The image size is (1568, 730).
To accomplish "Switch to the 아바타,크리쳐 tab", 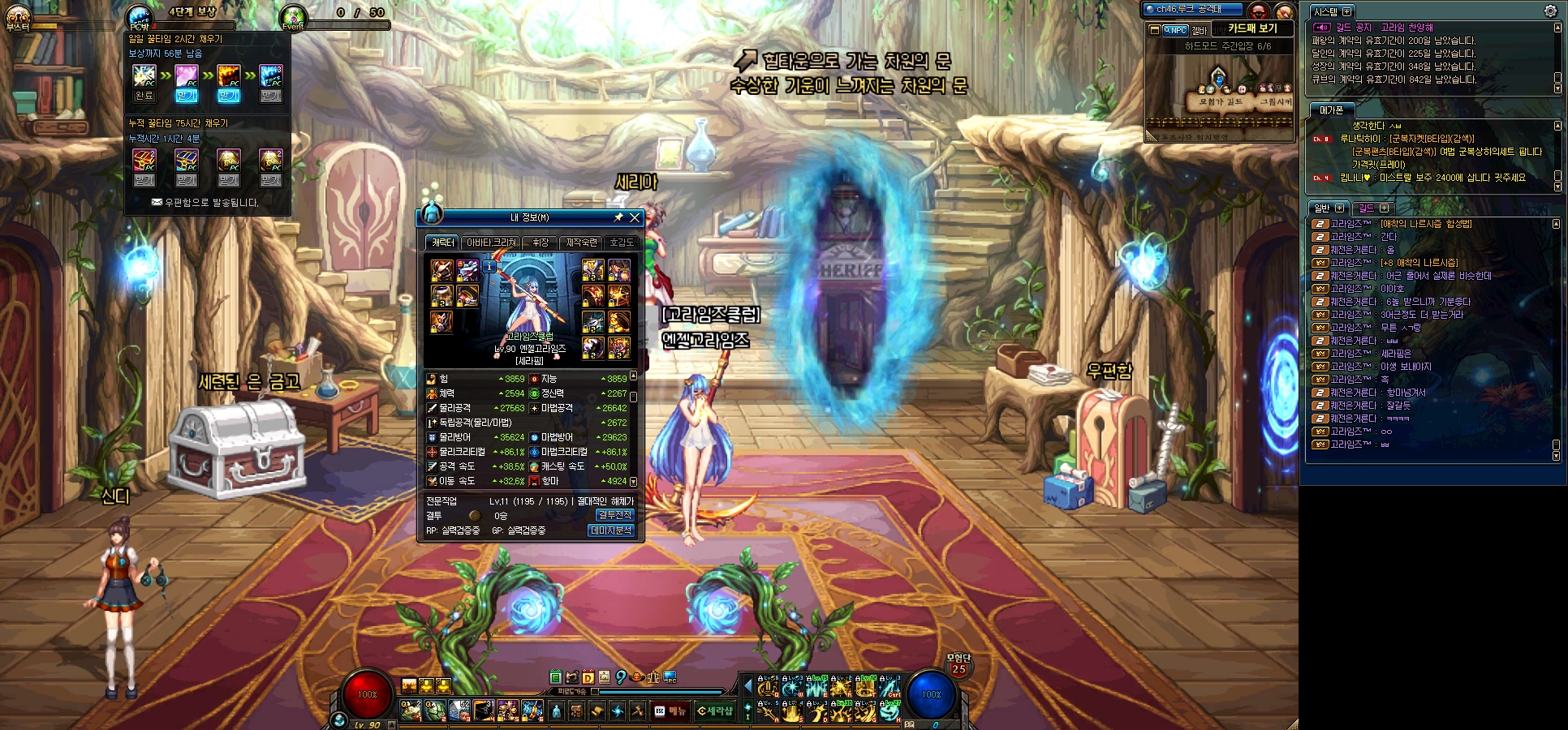I will 491,243.
